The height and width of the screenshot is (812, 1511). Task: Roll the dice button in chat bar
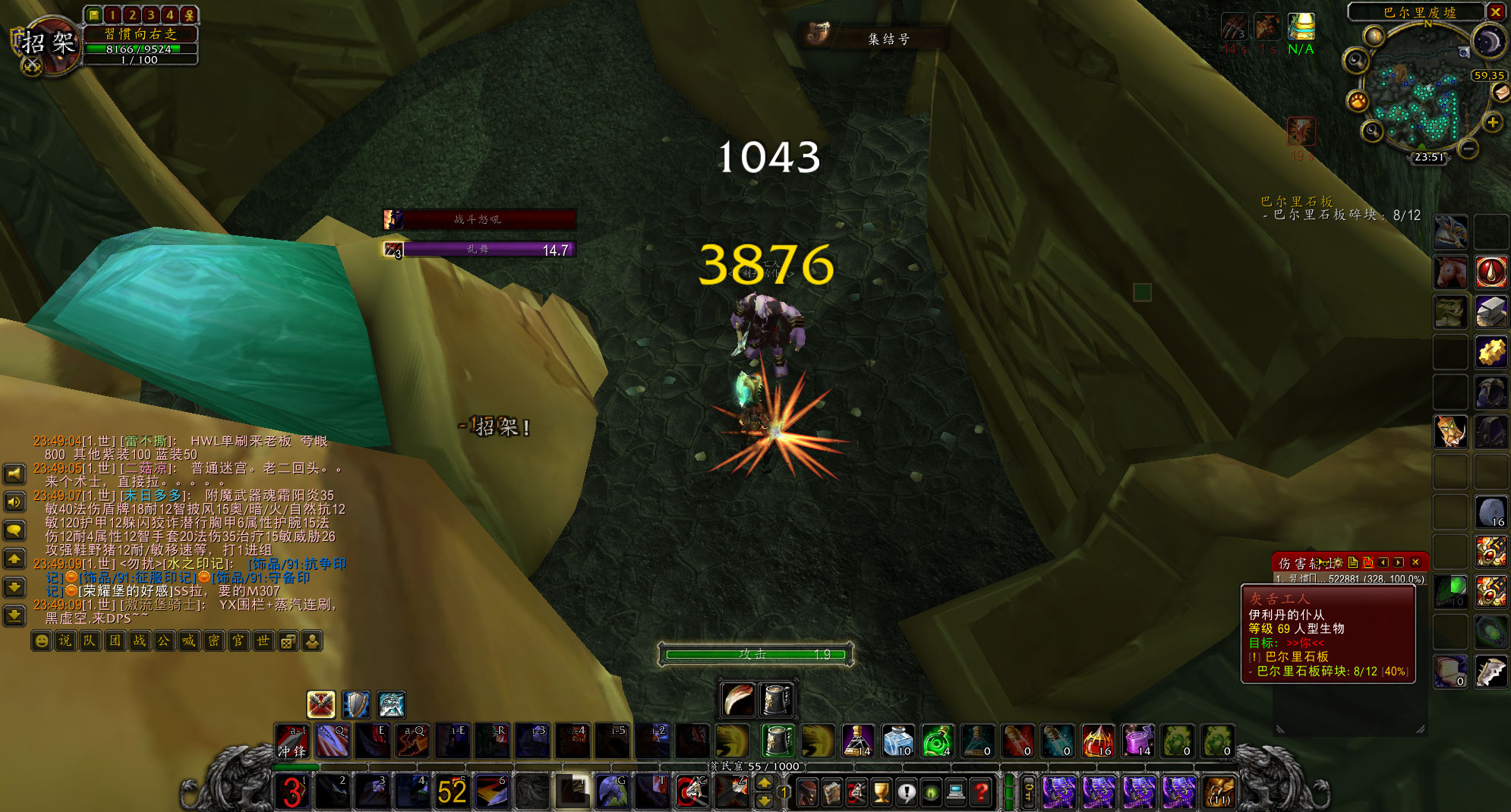point(288,641)
